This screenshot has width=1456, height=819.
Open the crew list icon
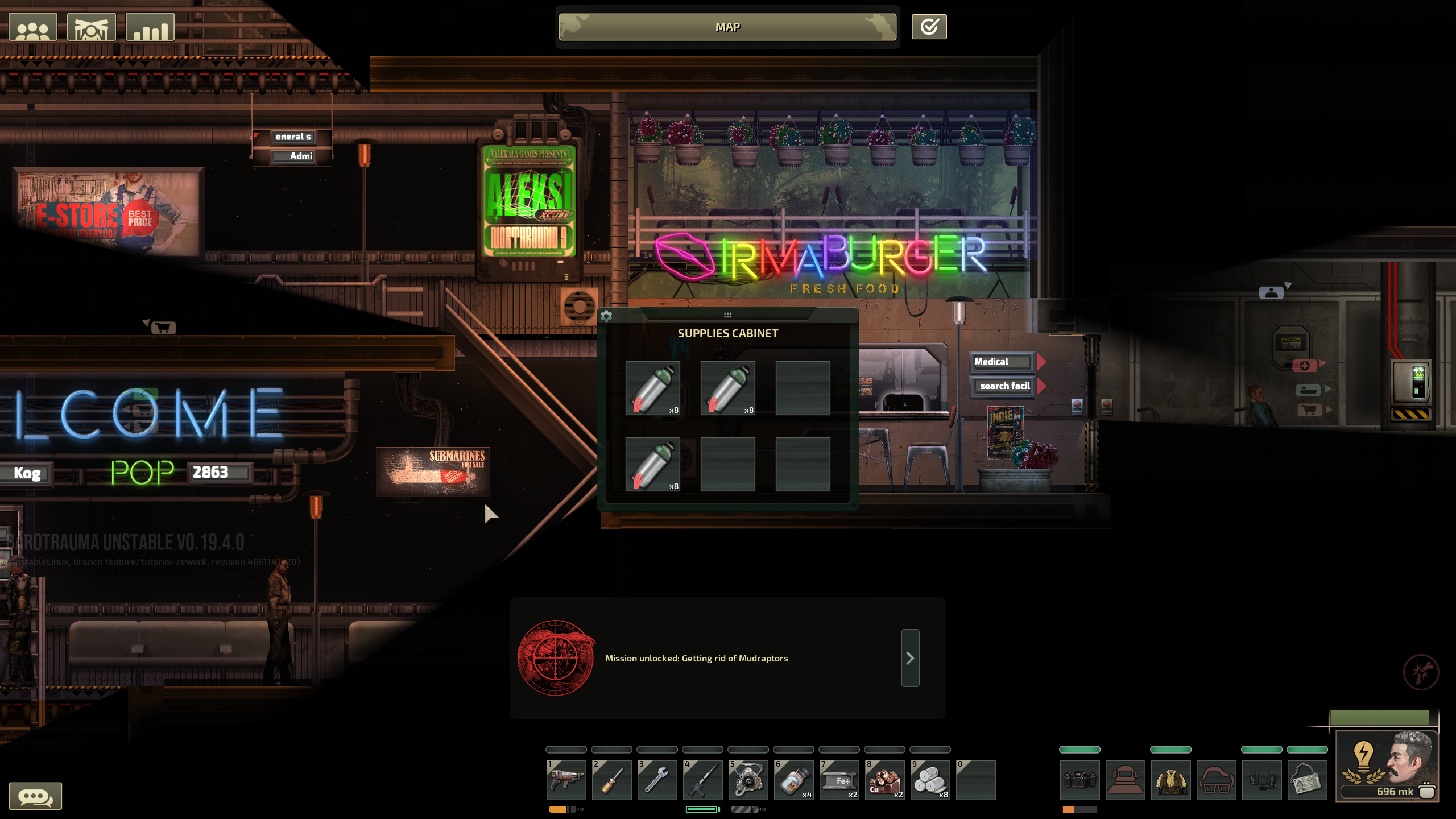[33, 27]
